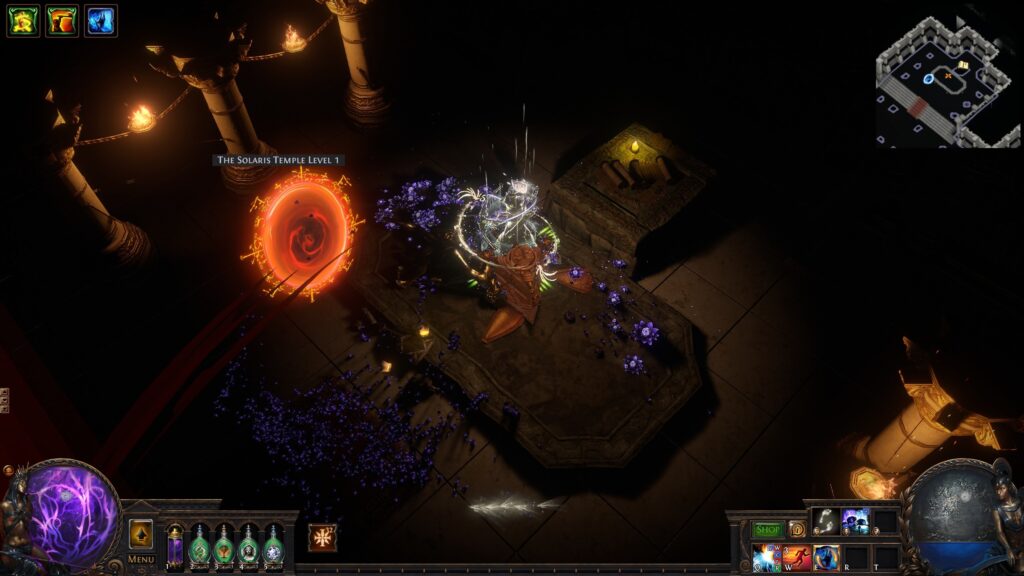
Task: Open the Menu button
Action: point(141,559)
